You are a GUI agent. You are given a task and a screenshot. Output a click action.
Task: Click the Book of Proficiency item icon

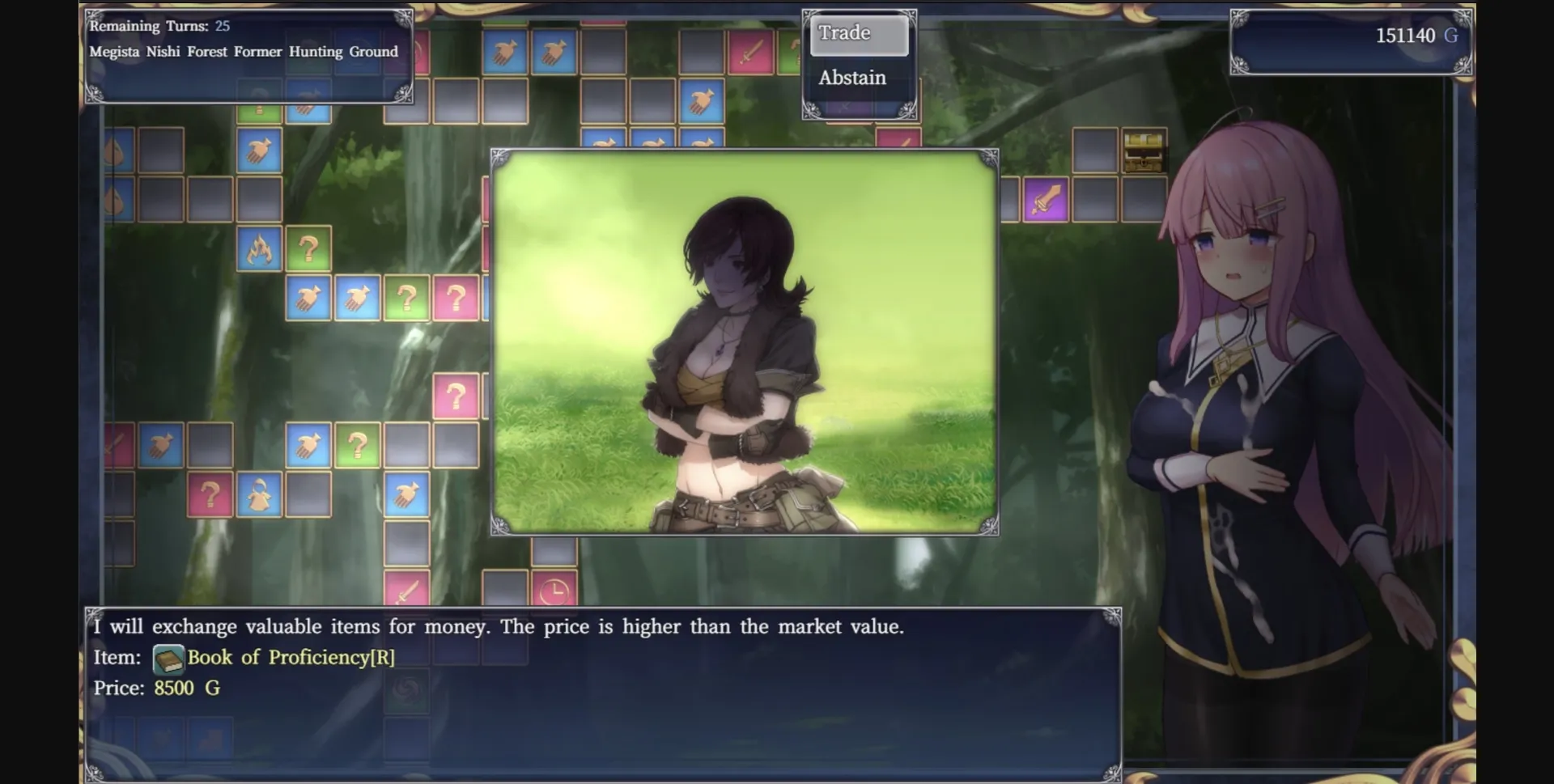168,657
